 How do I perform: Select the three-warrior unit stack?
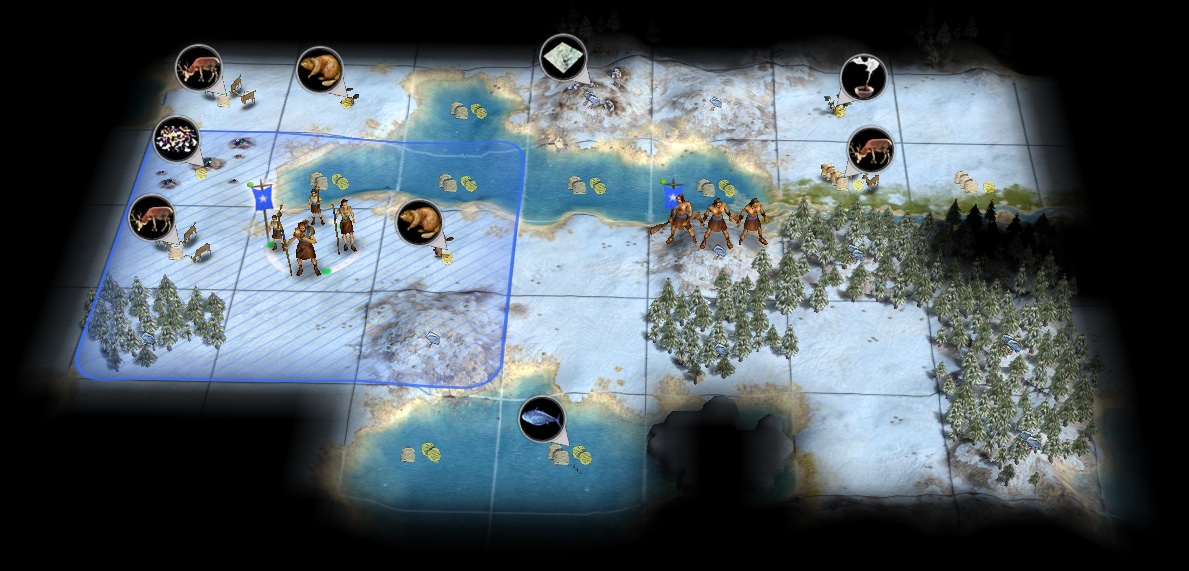715,221
